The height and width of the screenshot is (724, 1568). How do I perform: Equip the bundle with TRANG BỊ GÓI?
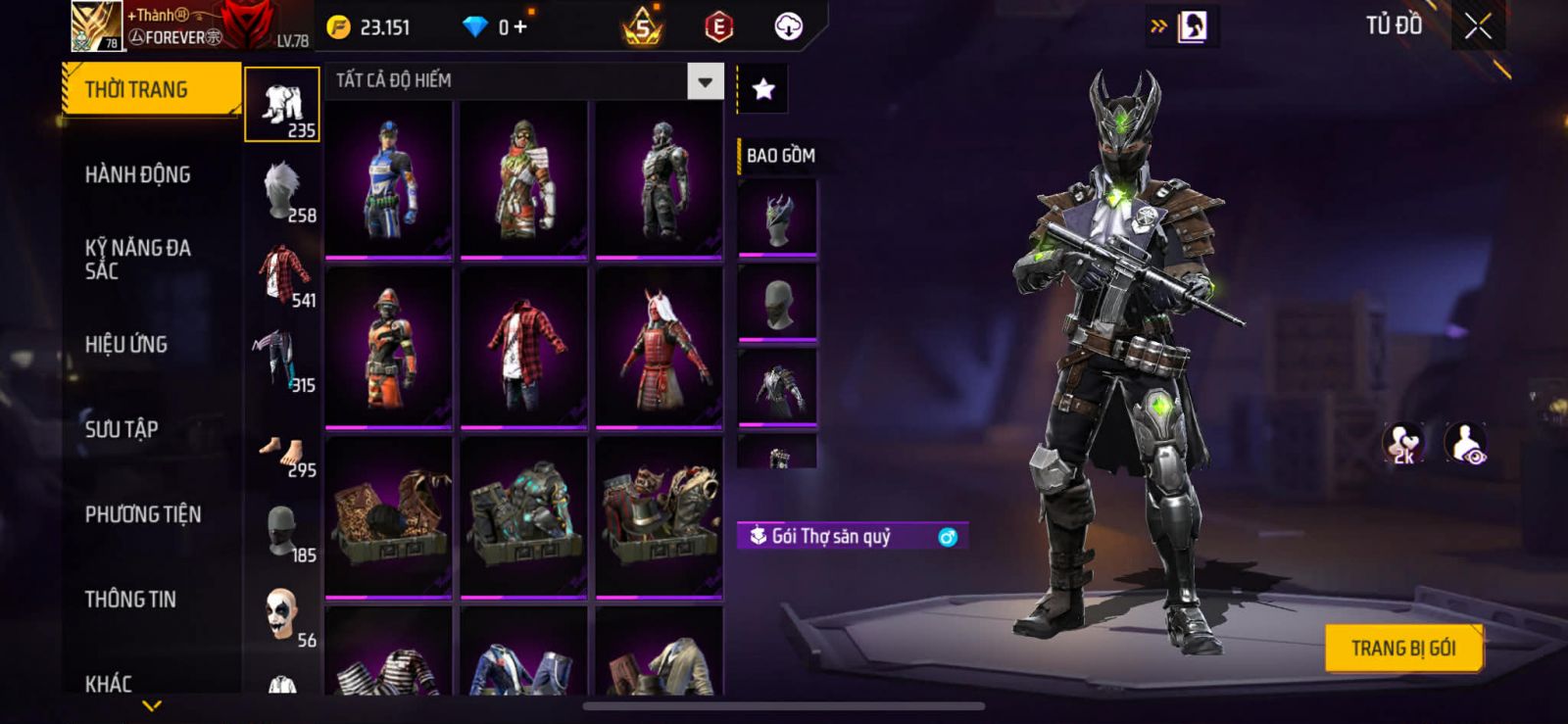coord(1402,649)
